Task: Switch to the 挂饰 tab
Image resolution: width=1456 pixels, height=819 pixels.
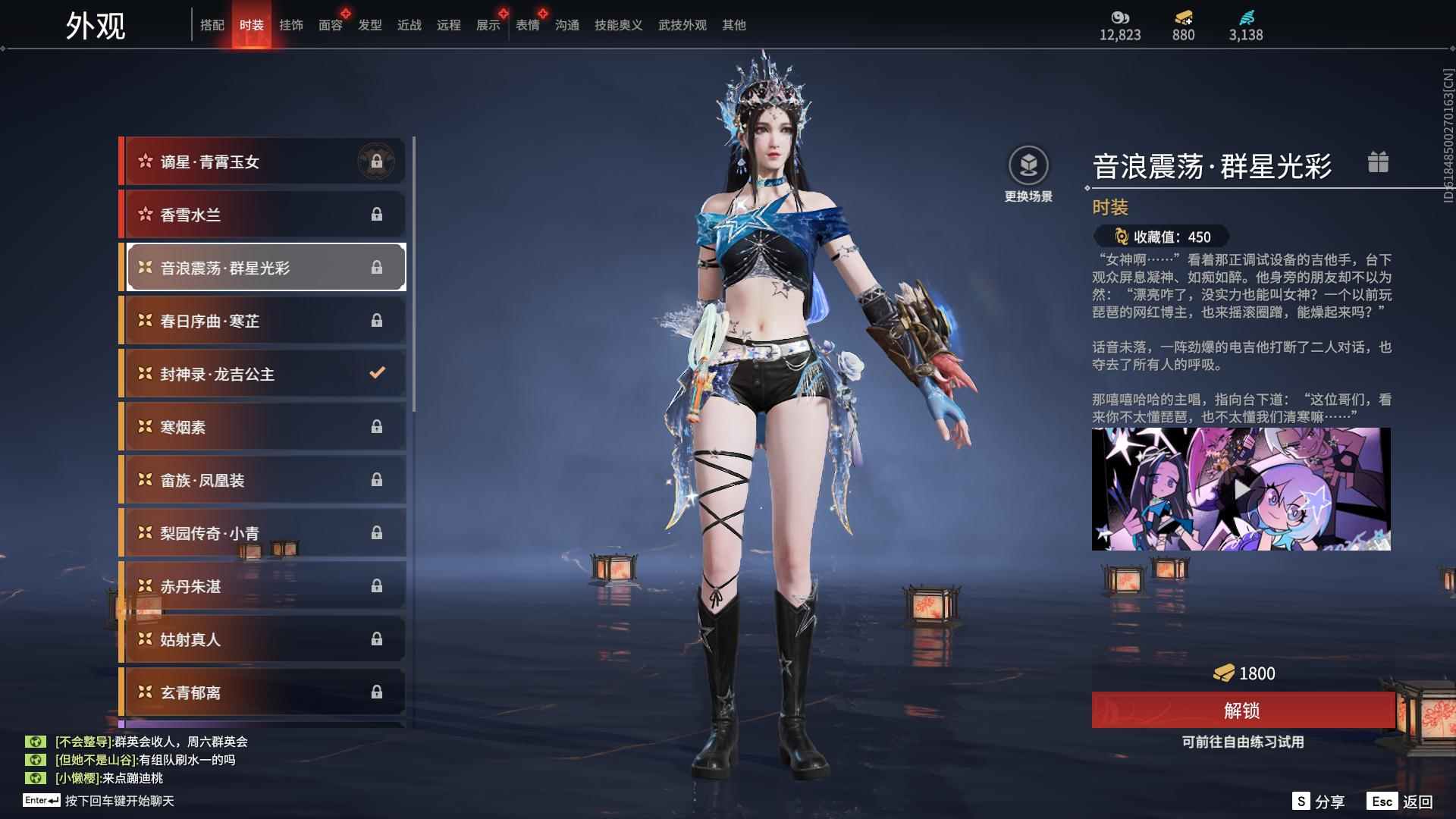Action: pyautogui.click(x=291, y=25)
